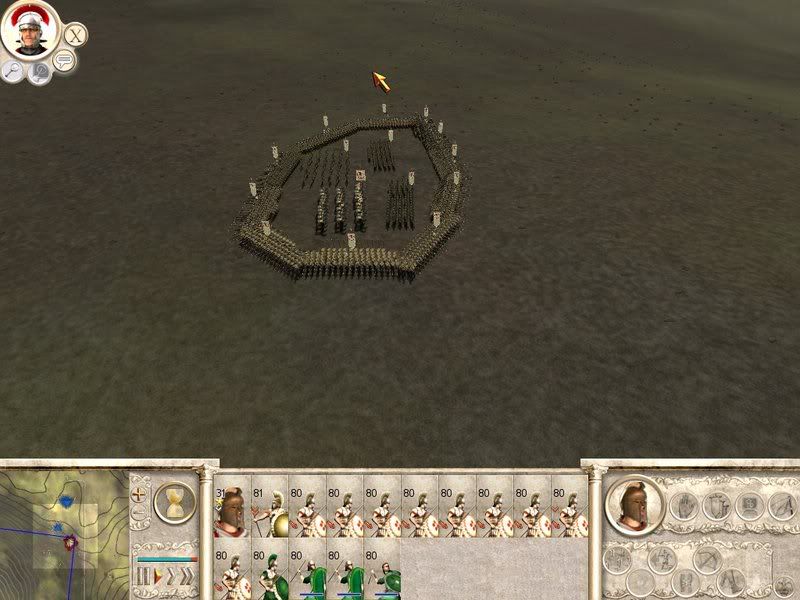Viewport: 800px width, 600px height.
Task: Pause the battle
Action: tap(141, 576)
